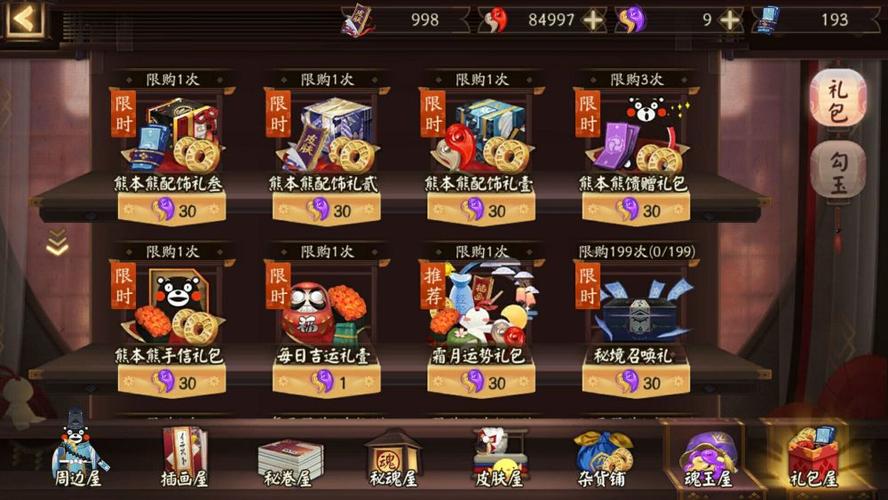888x500 pixels.
Task: Go back using the arrow button
Action: pos(27,18)
